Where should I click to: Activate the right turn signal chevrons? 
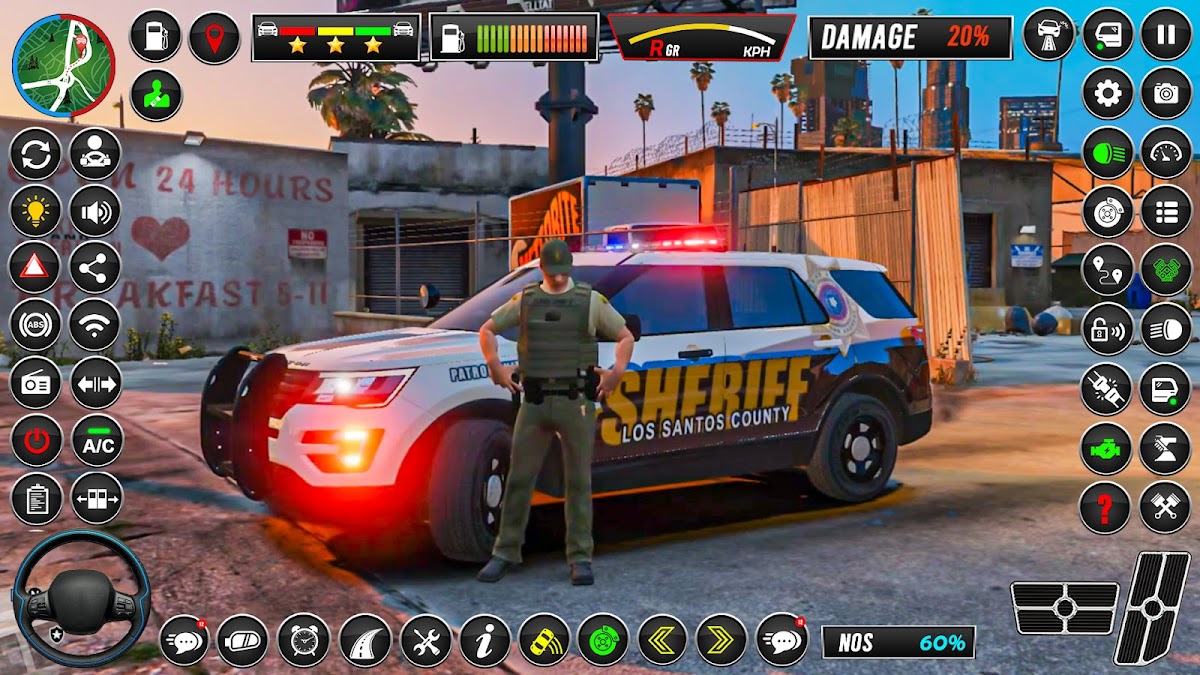(x=721, y=640)
